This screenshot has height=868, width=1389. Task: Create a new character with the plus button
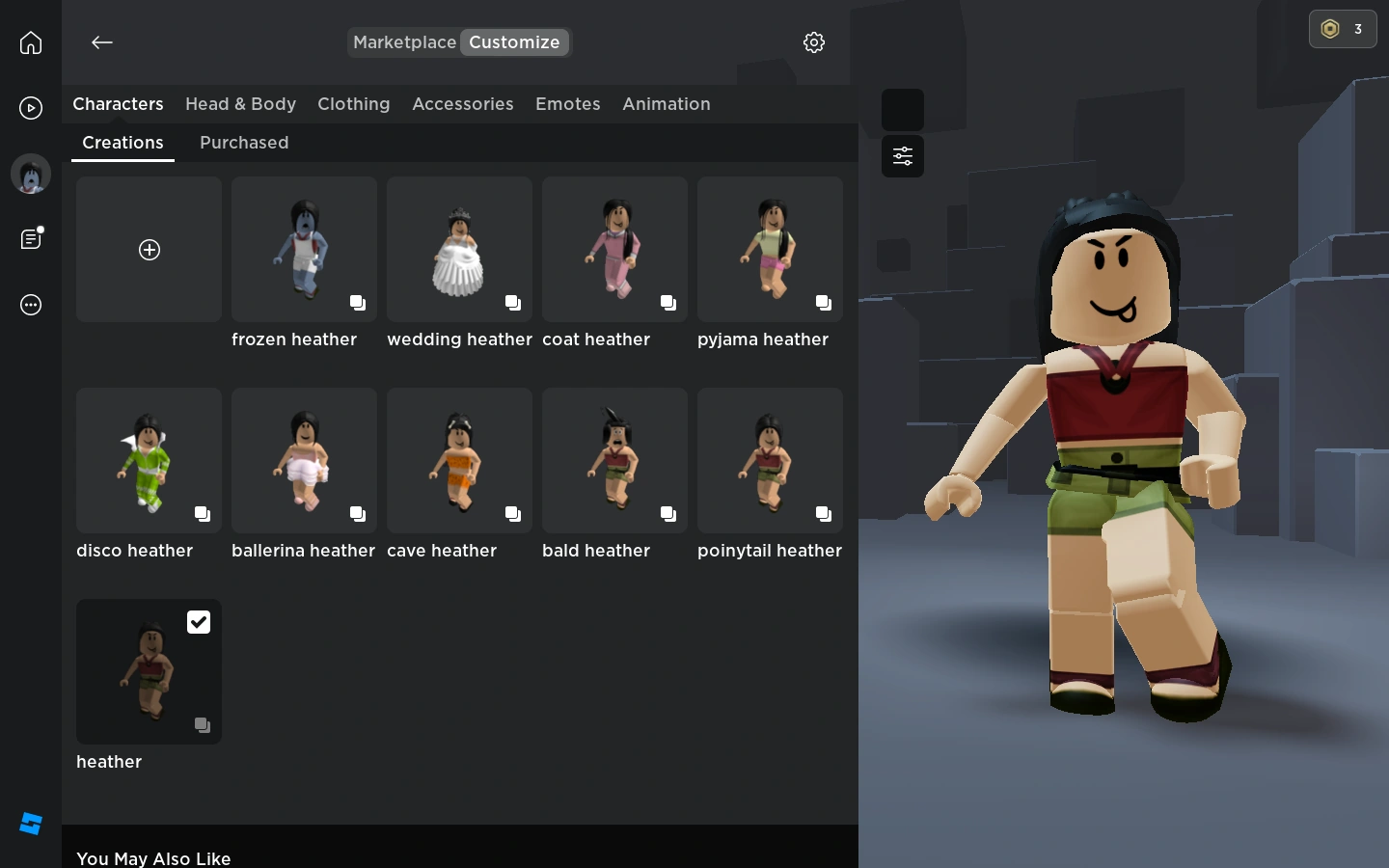[150, 250]
